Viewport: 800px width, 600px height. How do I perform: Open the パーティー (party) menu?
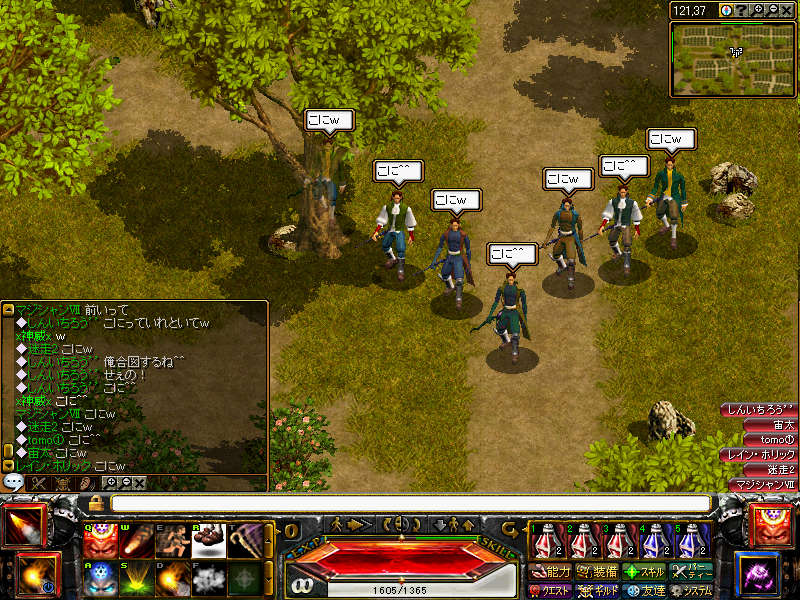click(x=691, y=572)
